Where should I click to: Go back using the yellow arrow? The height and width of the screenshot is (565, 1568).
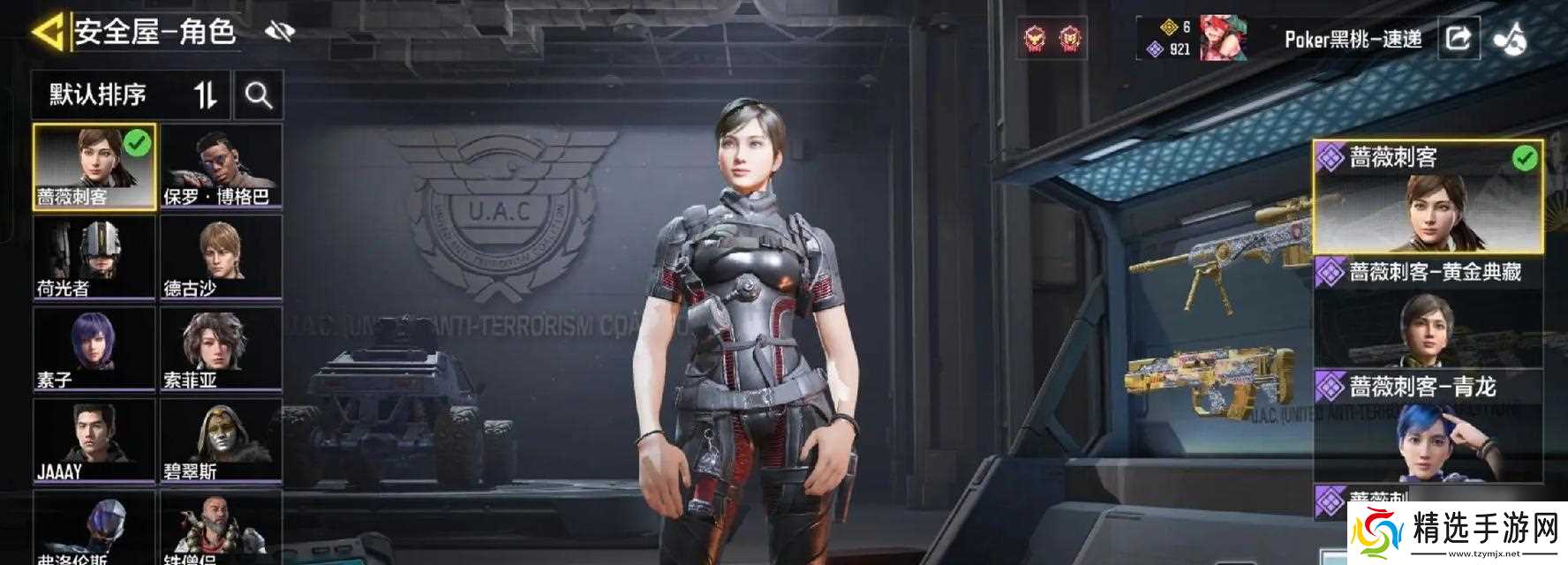49,33
